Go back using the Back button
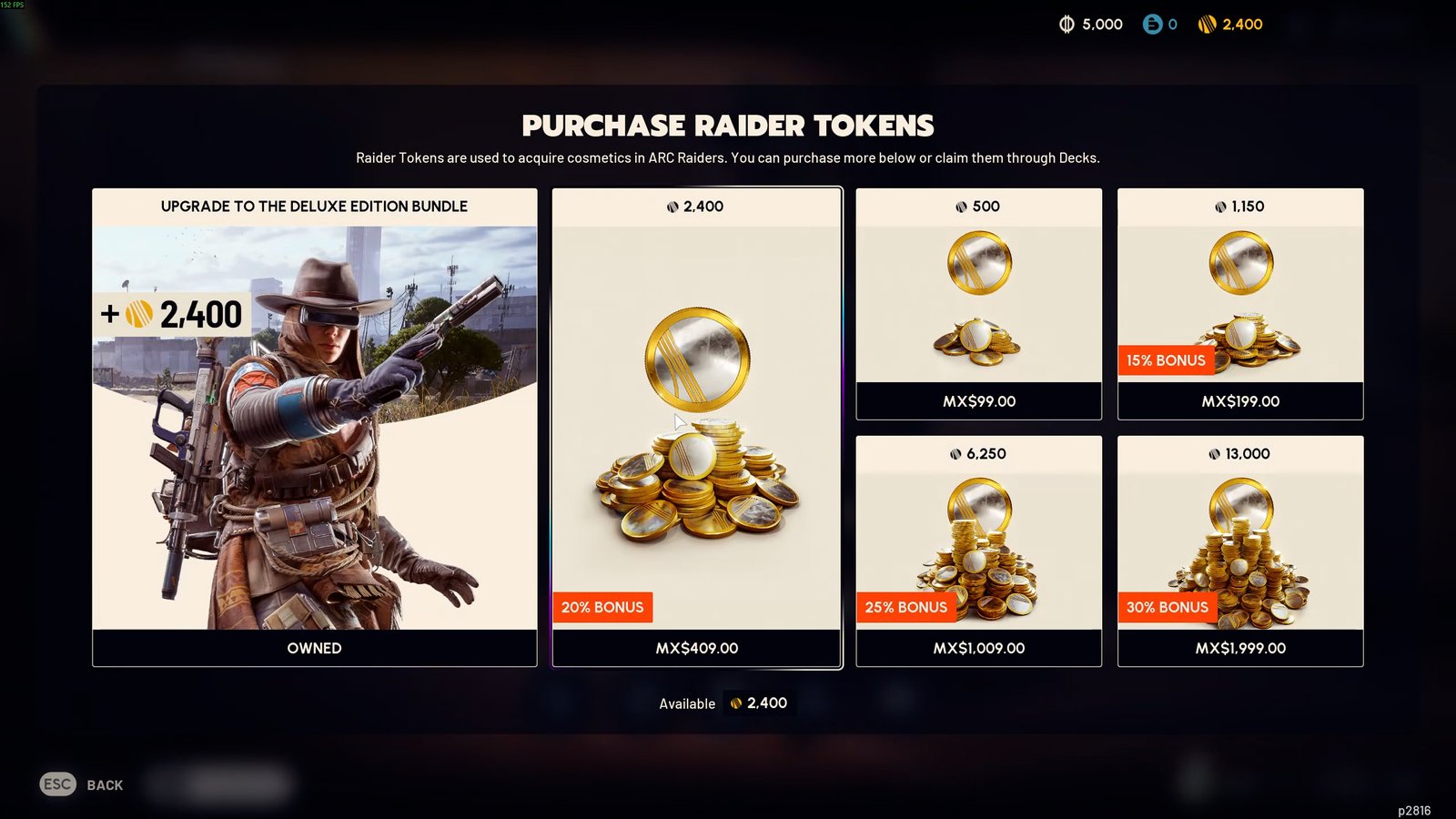 [83, 784]
